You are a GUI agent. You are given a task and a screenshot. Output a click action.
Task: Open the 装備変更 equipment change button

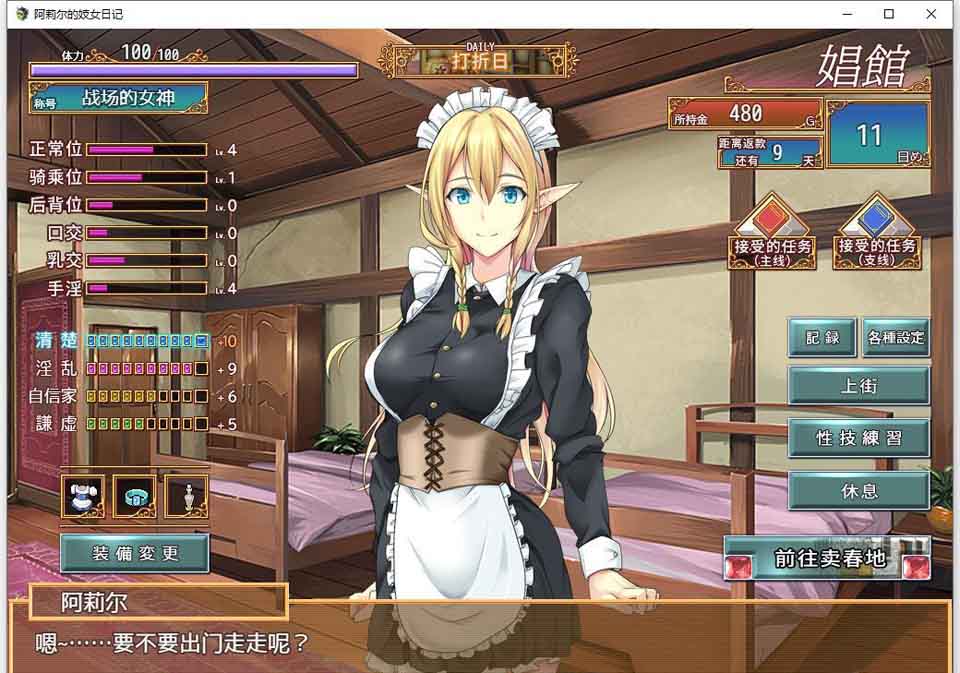click(135, 553)
